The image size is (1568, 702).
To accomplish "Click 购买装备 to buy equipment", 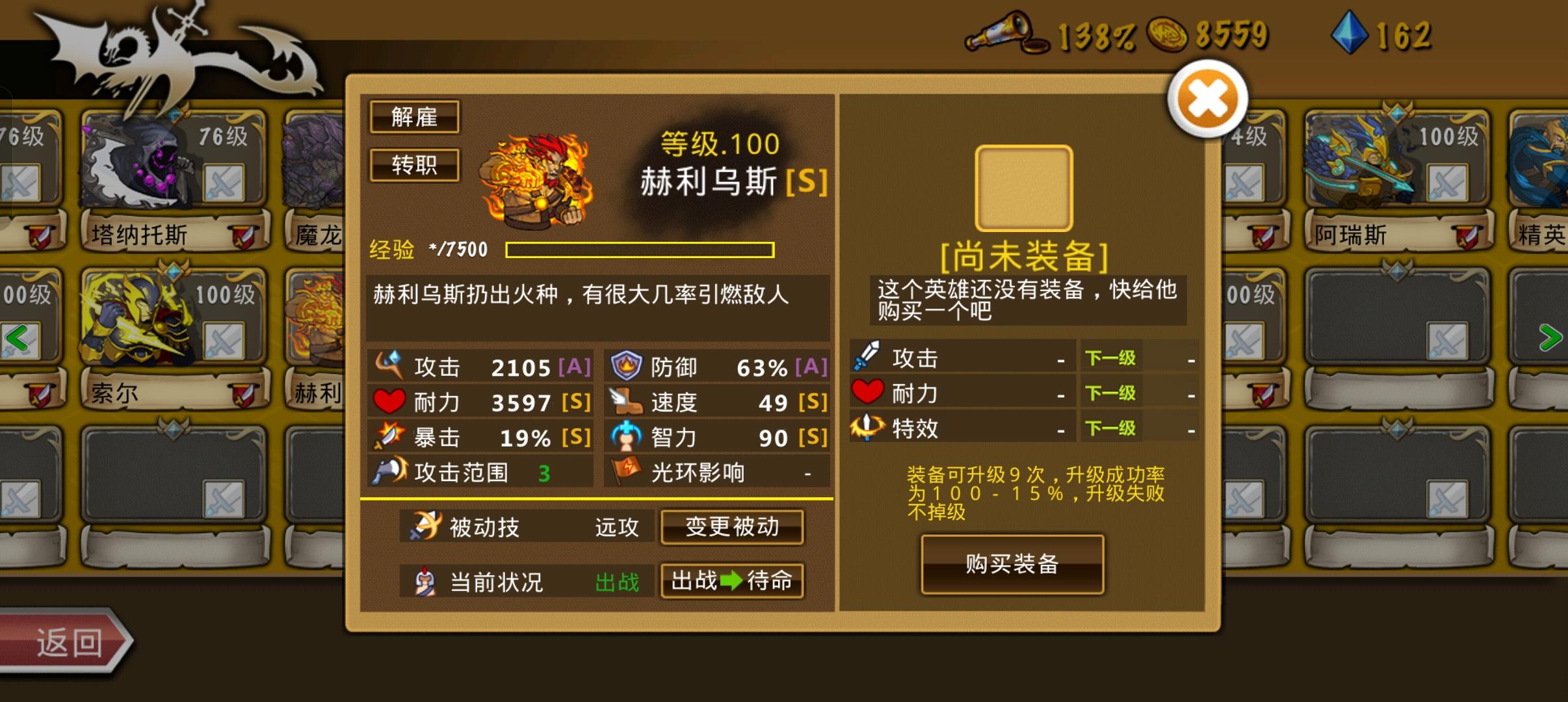I will coord(1012,564).
